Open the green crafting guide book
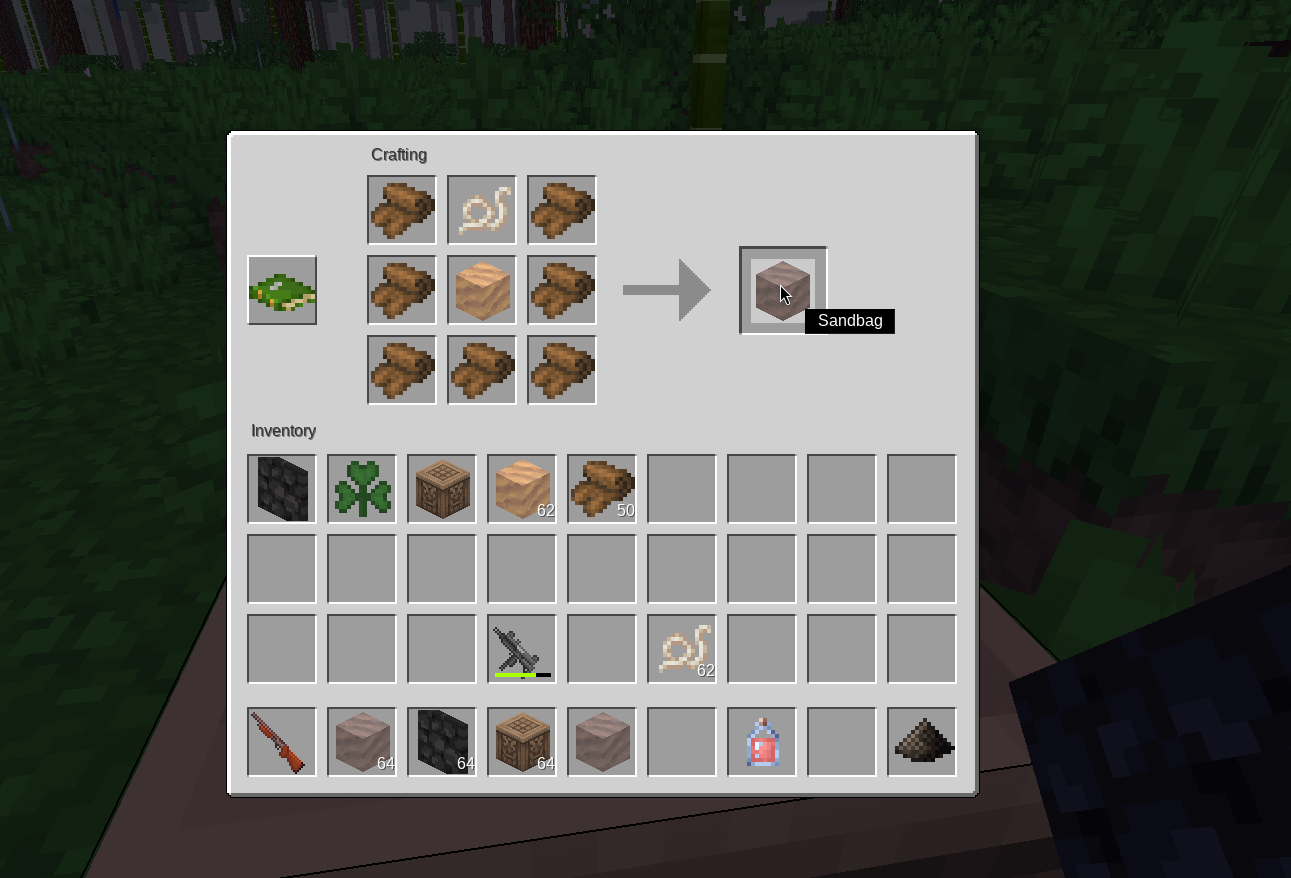1291x878 pixels. (x=282, y=290)
